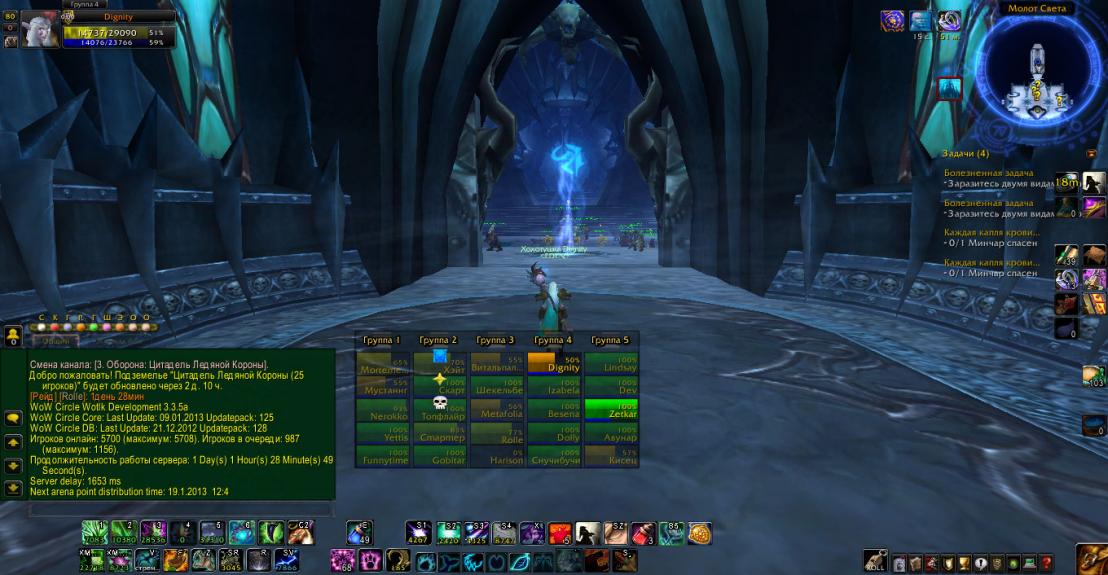
Task: Click the ROLL key icon in micro menu
Action: [x=876, y=561]
